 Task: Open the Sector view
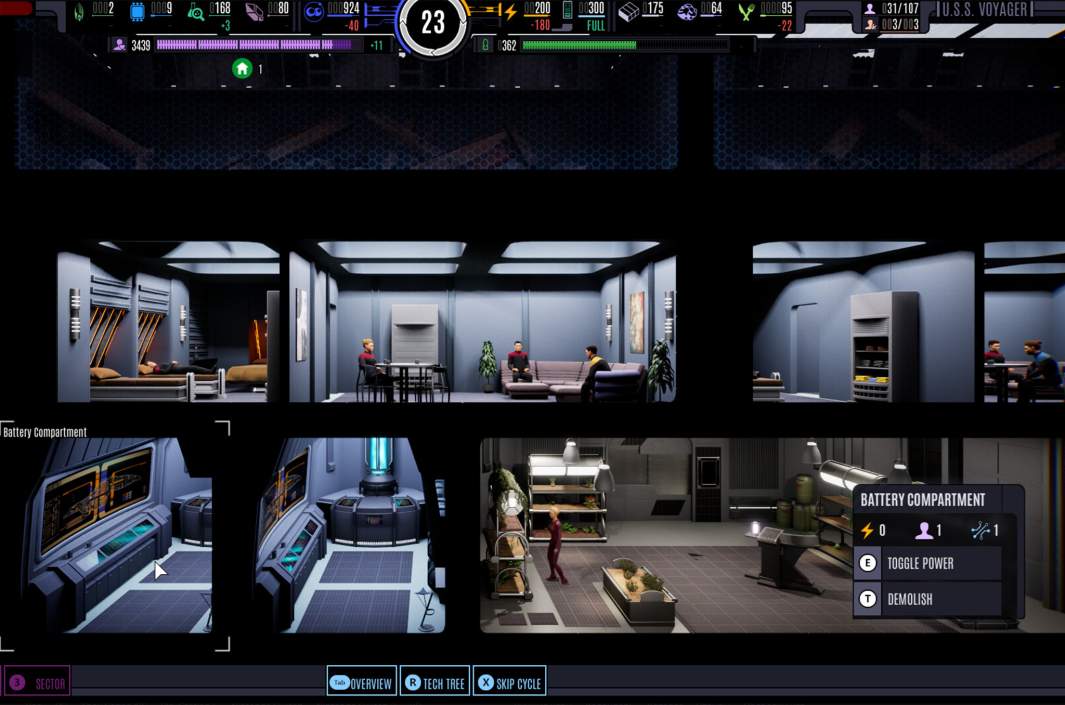pos(38,683)
